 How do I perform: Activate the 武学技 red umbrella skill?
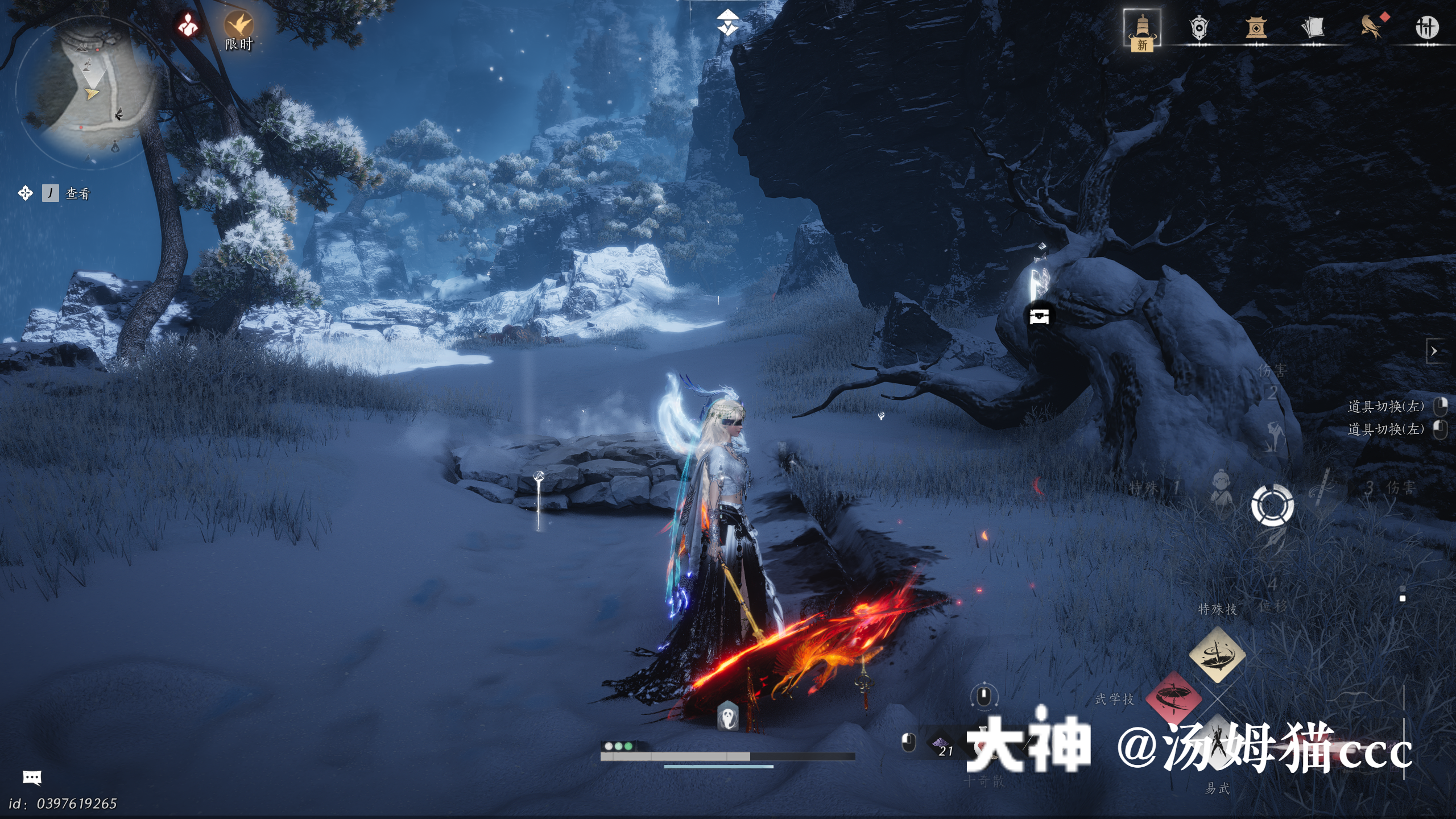[1173, 697]
